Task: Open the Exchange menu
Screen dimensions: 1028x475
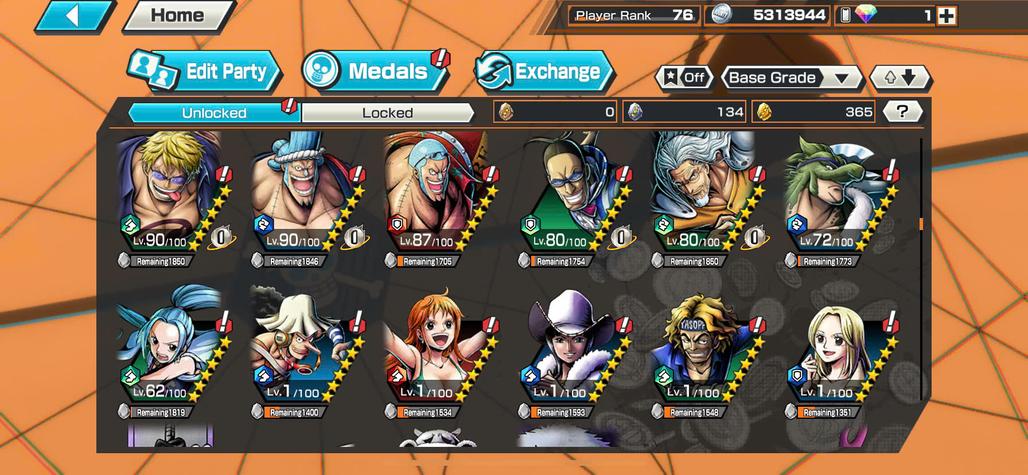Action: [x=544, y=71]
